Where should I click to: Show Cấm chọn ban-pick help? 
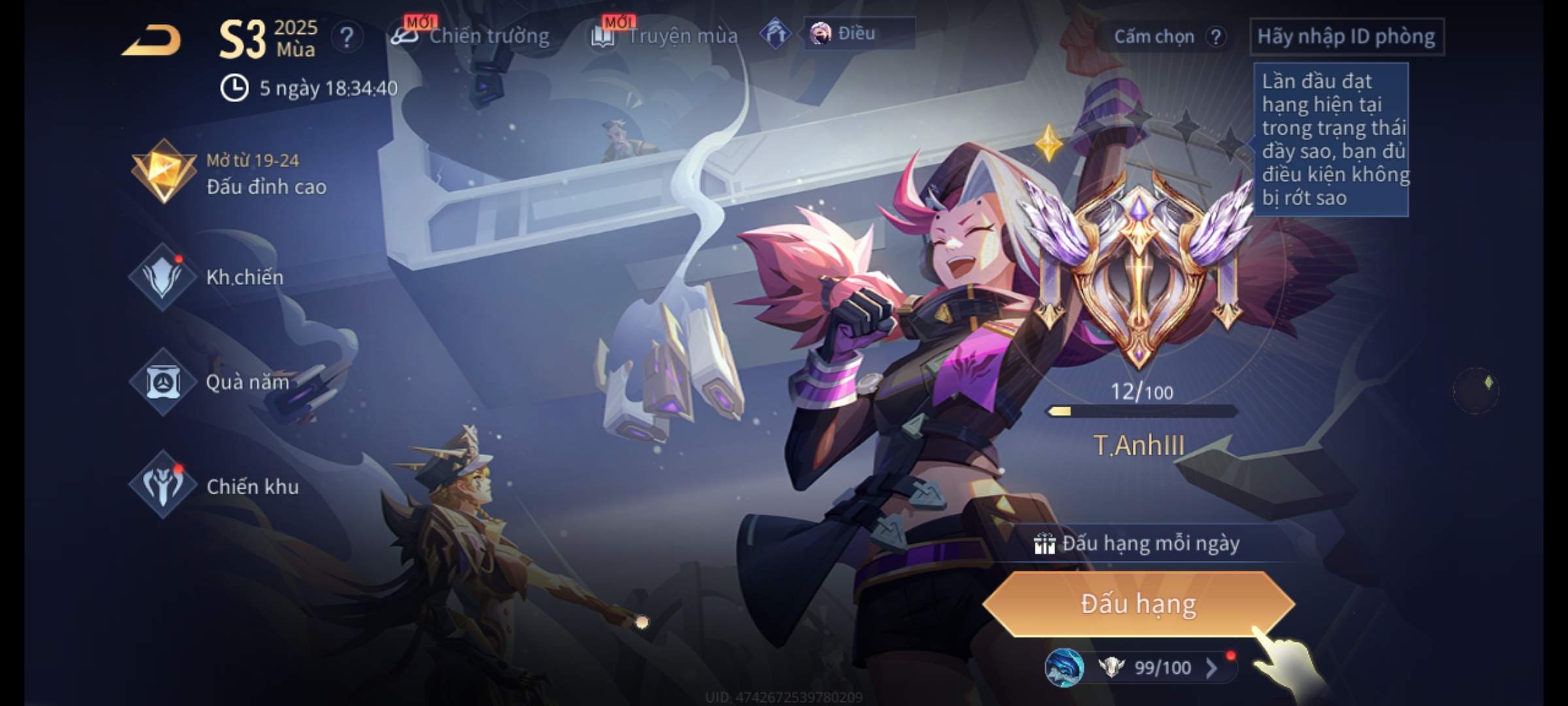(x=1215, y=37)
